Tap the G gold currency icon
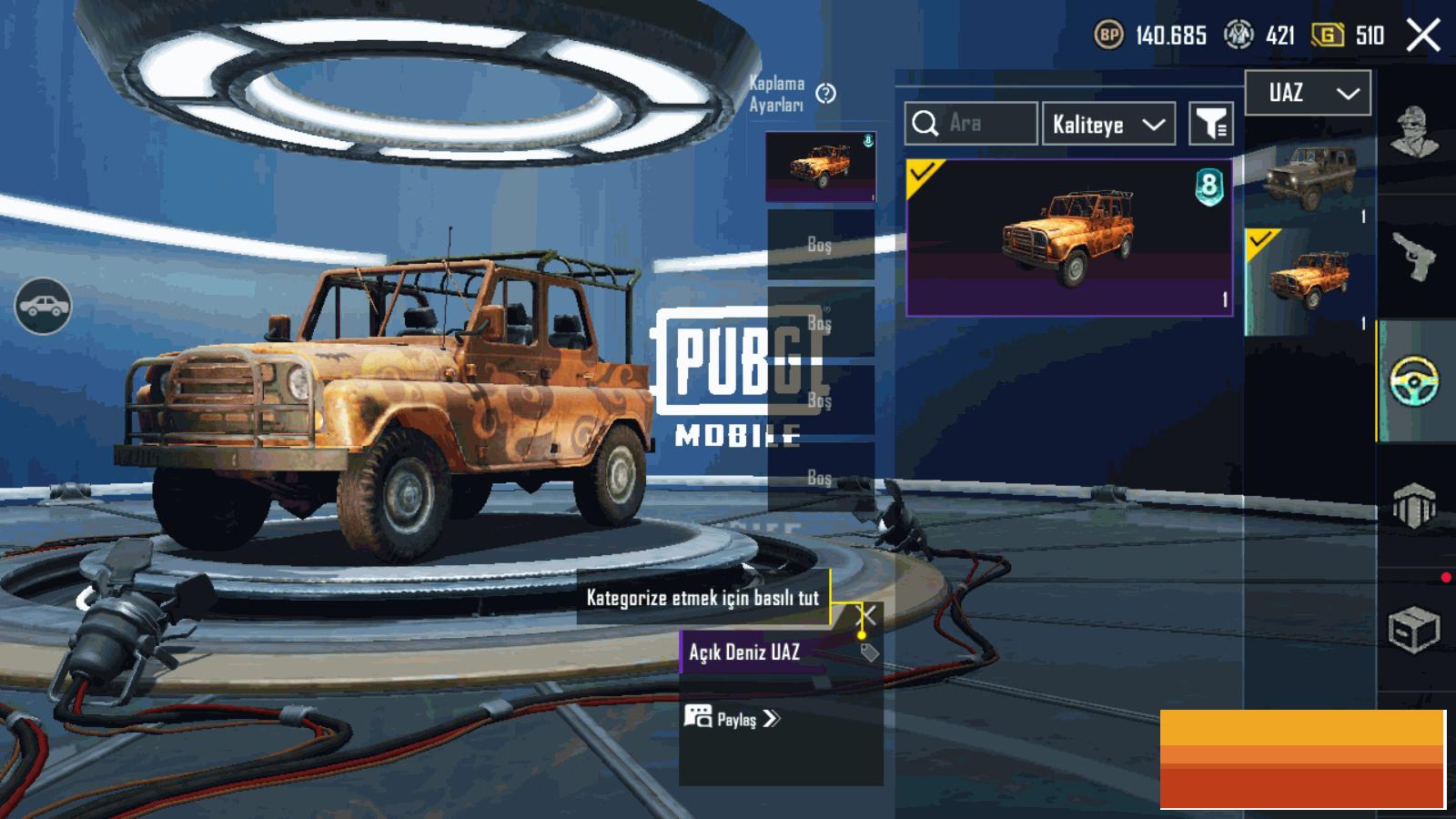This screenshot has width=1456, height=819. (1328, 35)
